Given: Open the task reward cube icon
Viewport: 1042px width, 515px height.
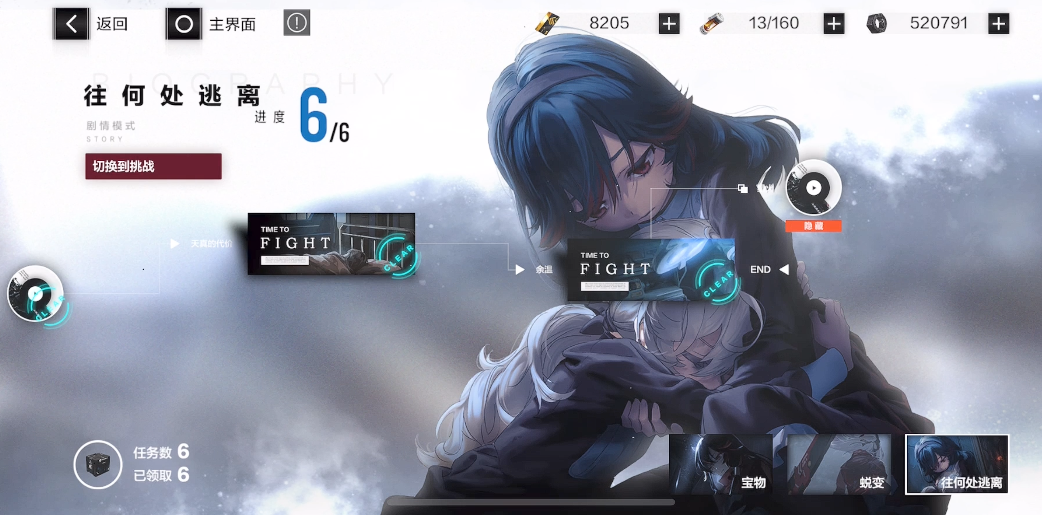Looking at the screenshot, I should tap(98, 465).
